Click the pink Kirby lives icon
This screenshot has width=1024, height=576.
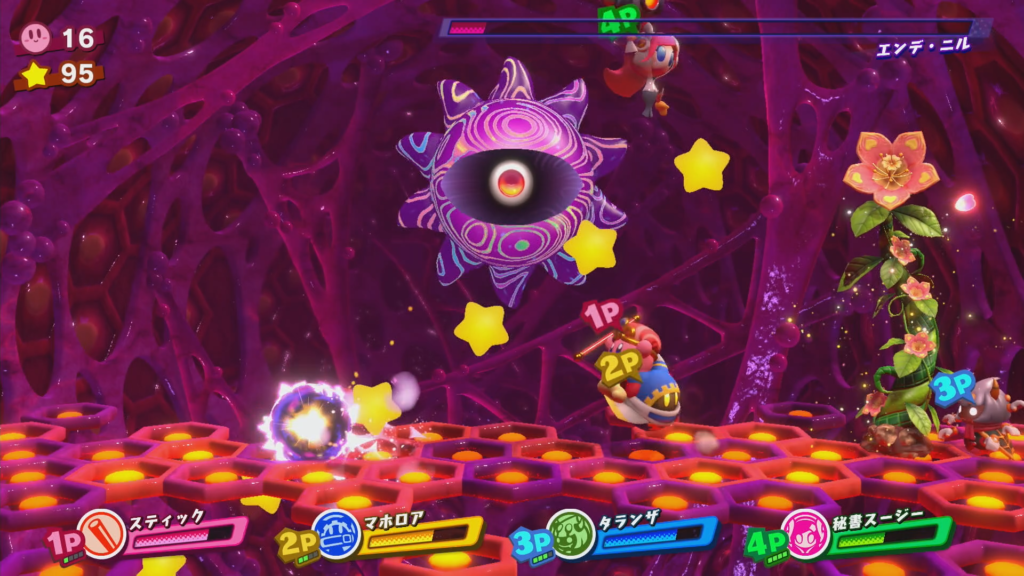[35, 39]
